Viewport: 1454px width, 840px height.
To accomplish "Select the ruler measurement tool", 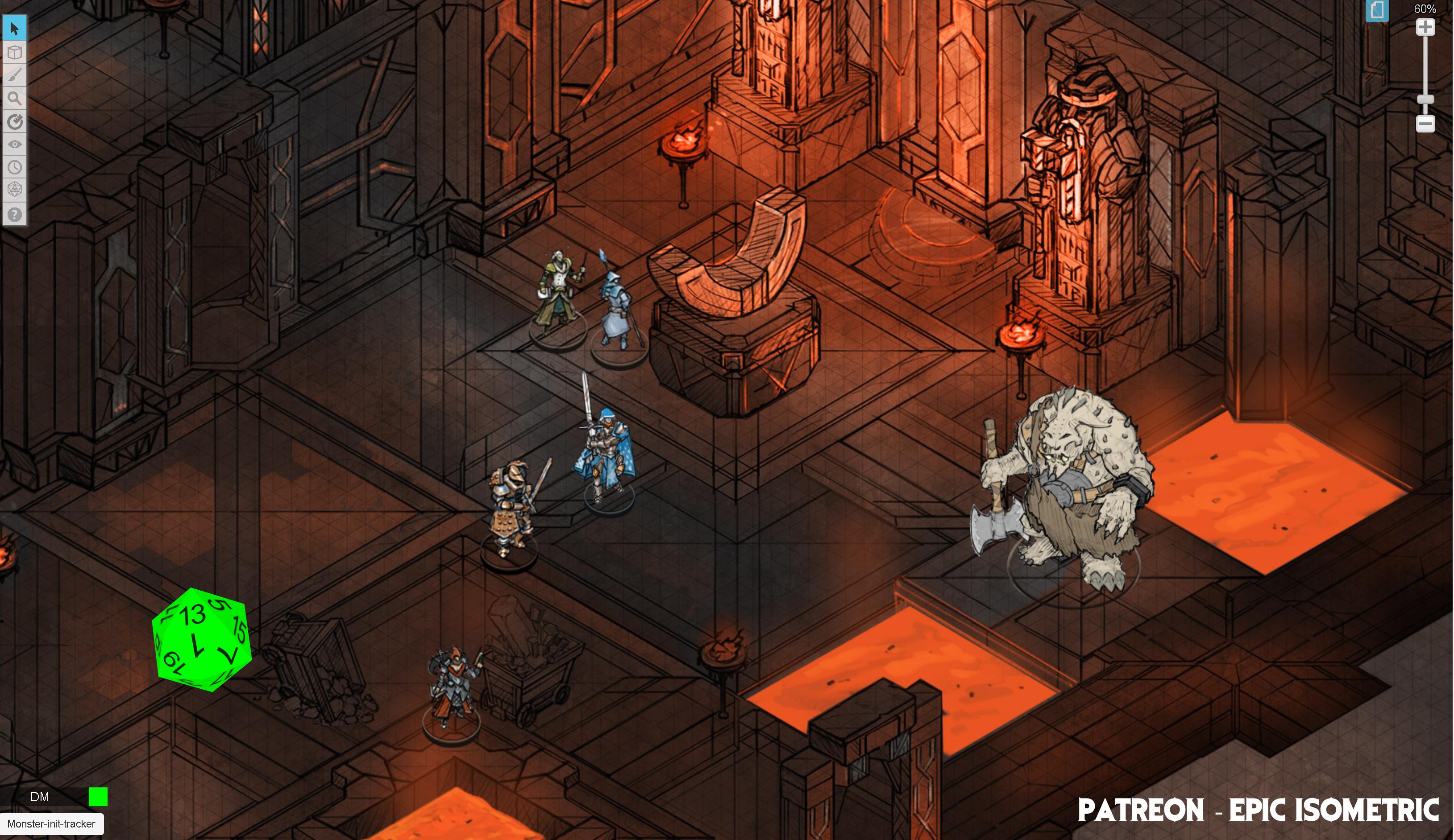I will point(16,122).
